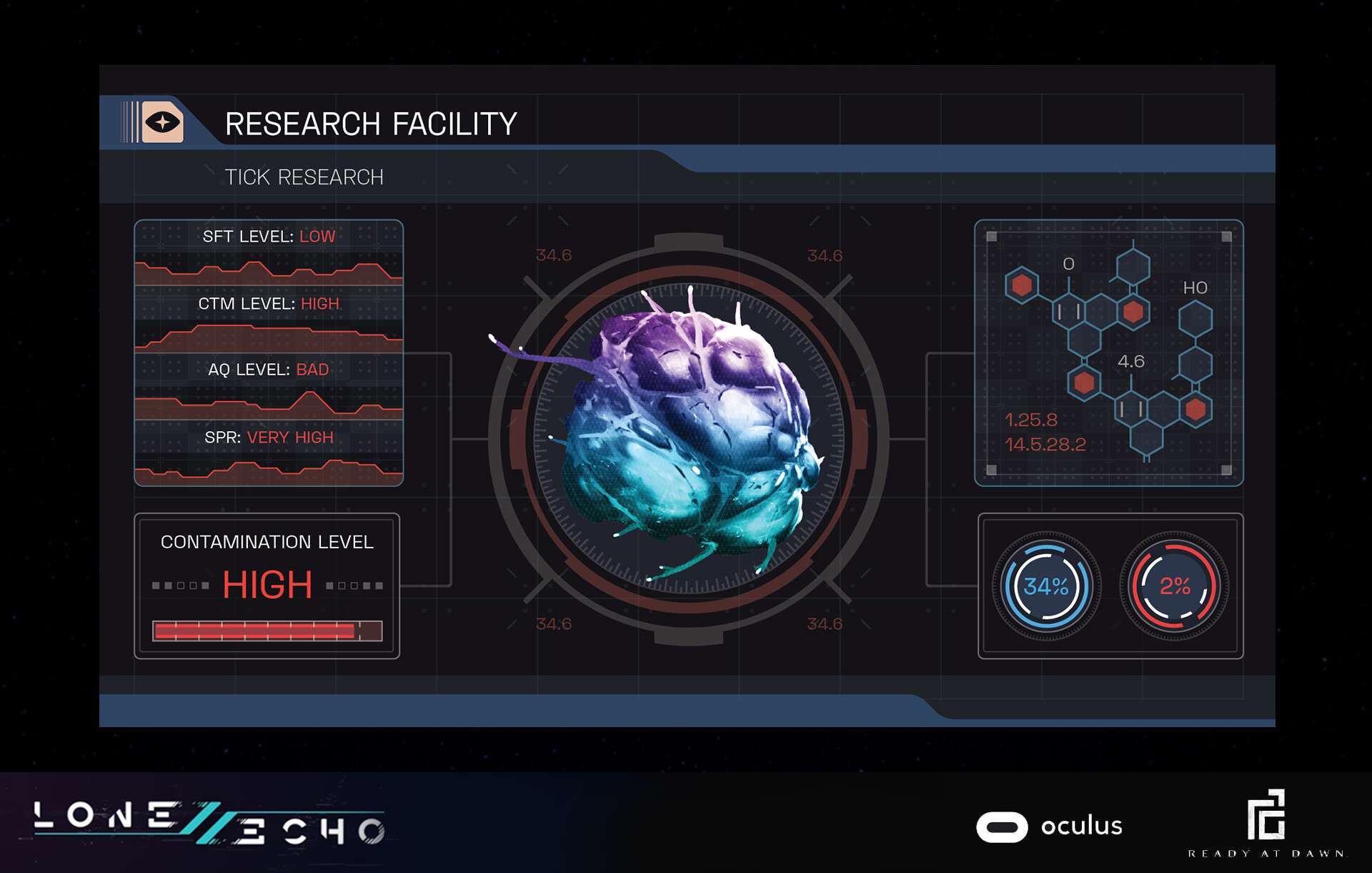
Task: Open the molecular structure diagram panel
Action: click(x=1108, y=353)
